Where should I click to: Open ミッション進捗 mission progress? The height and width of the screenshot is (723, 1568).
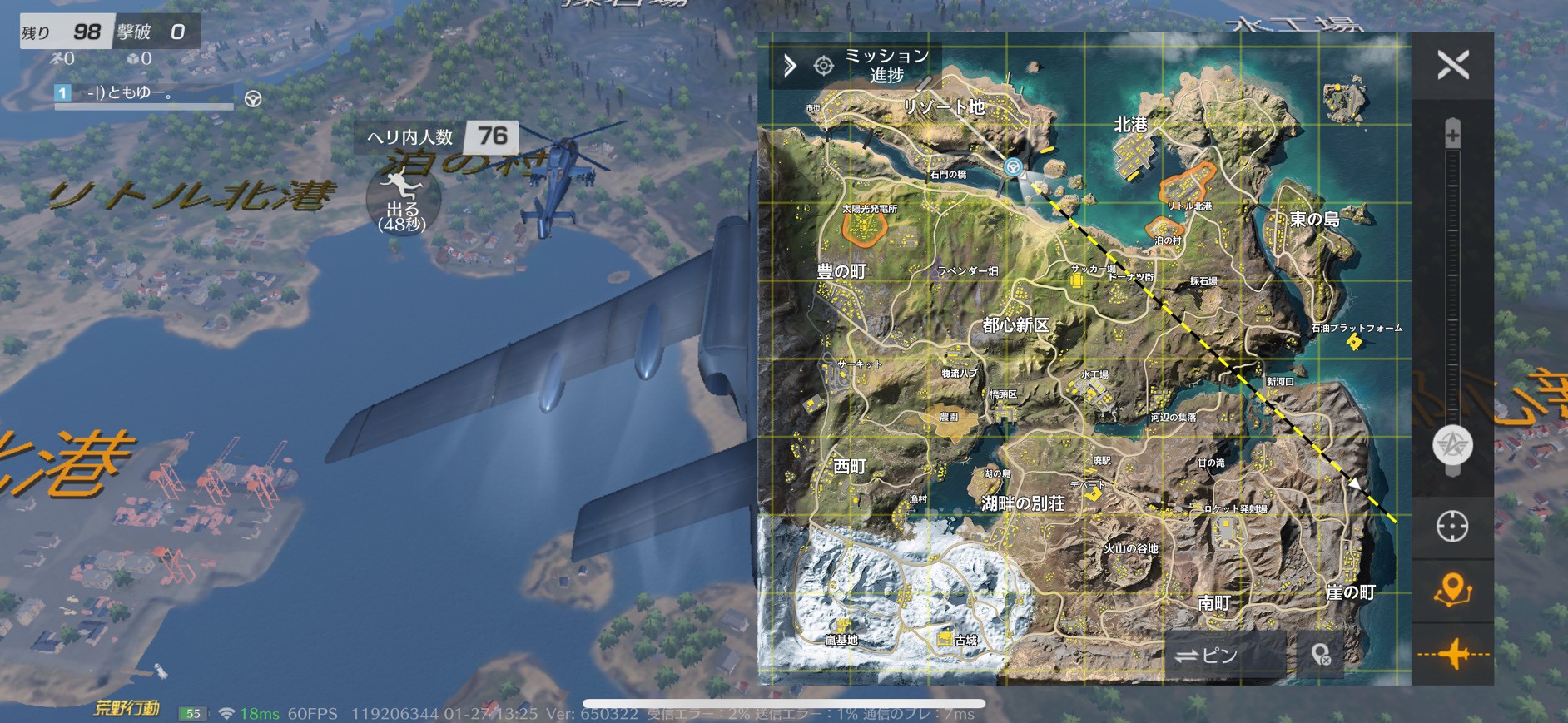886,65
